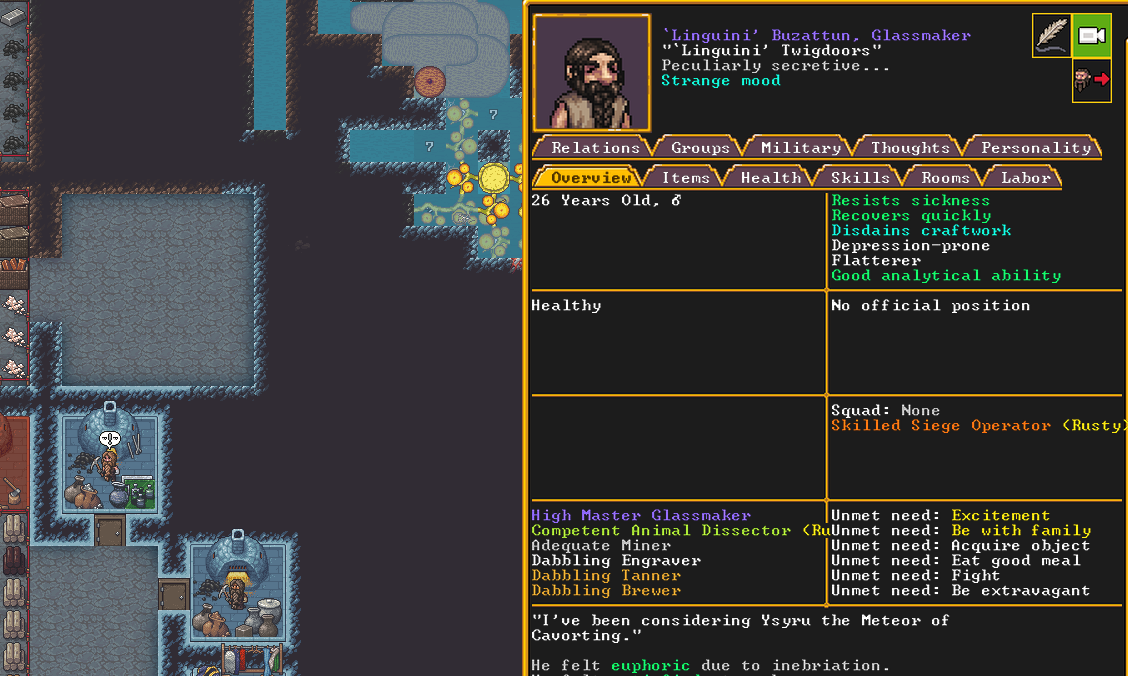1128x676 pixels.
Task: Select the Overview tab
Action: [590, 177]
